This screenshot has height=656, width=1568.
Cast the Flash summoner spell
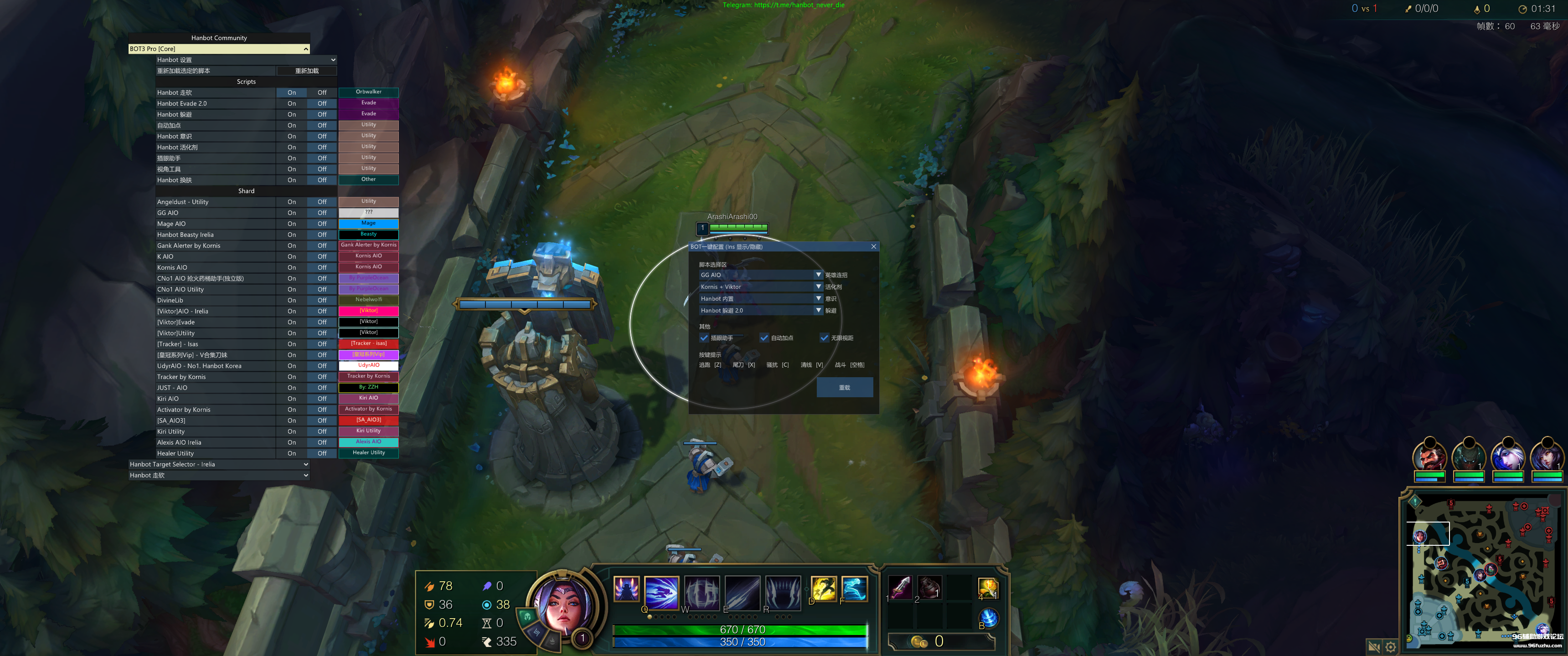click(x=824, y=589)
